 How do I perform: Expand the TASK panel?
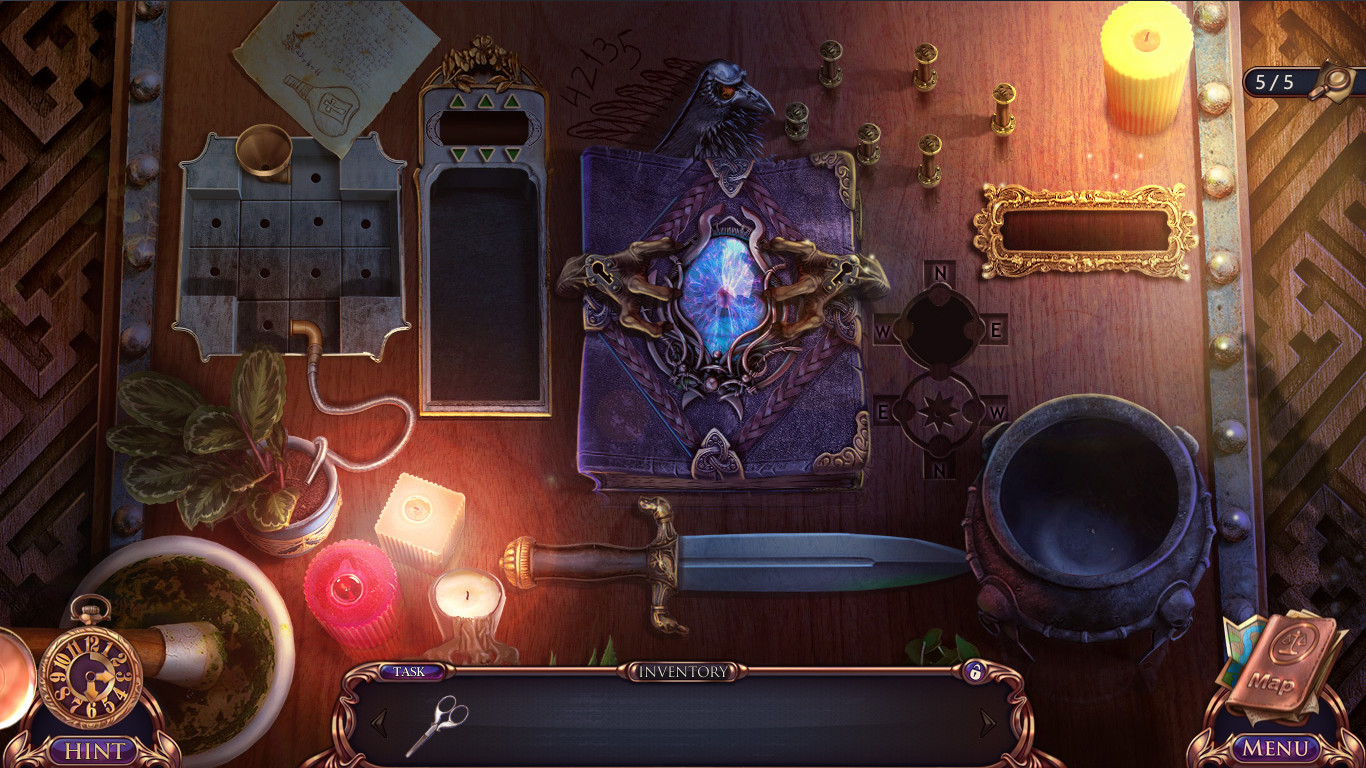(409, 673)
